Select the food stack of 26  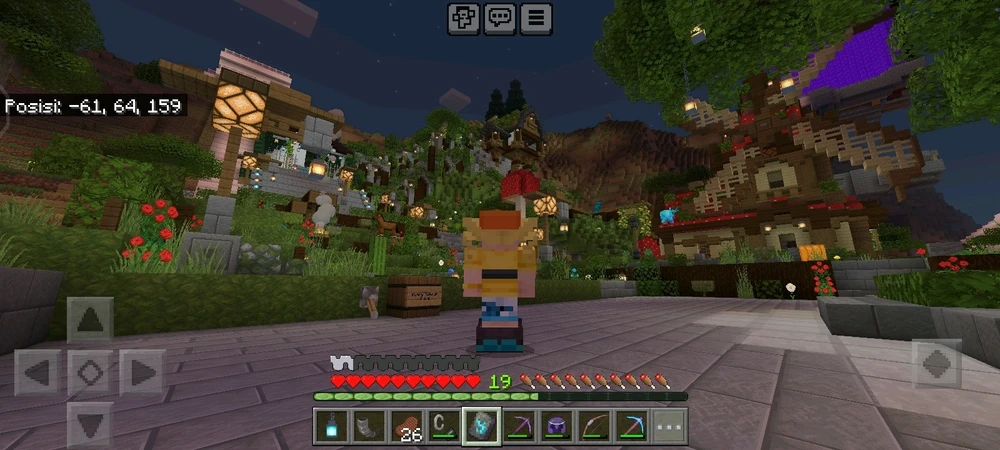coord(406,426)
